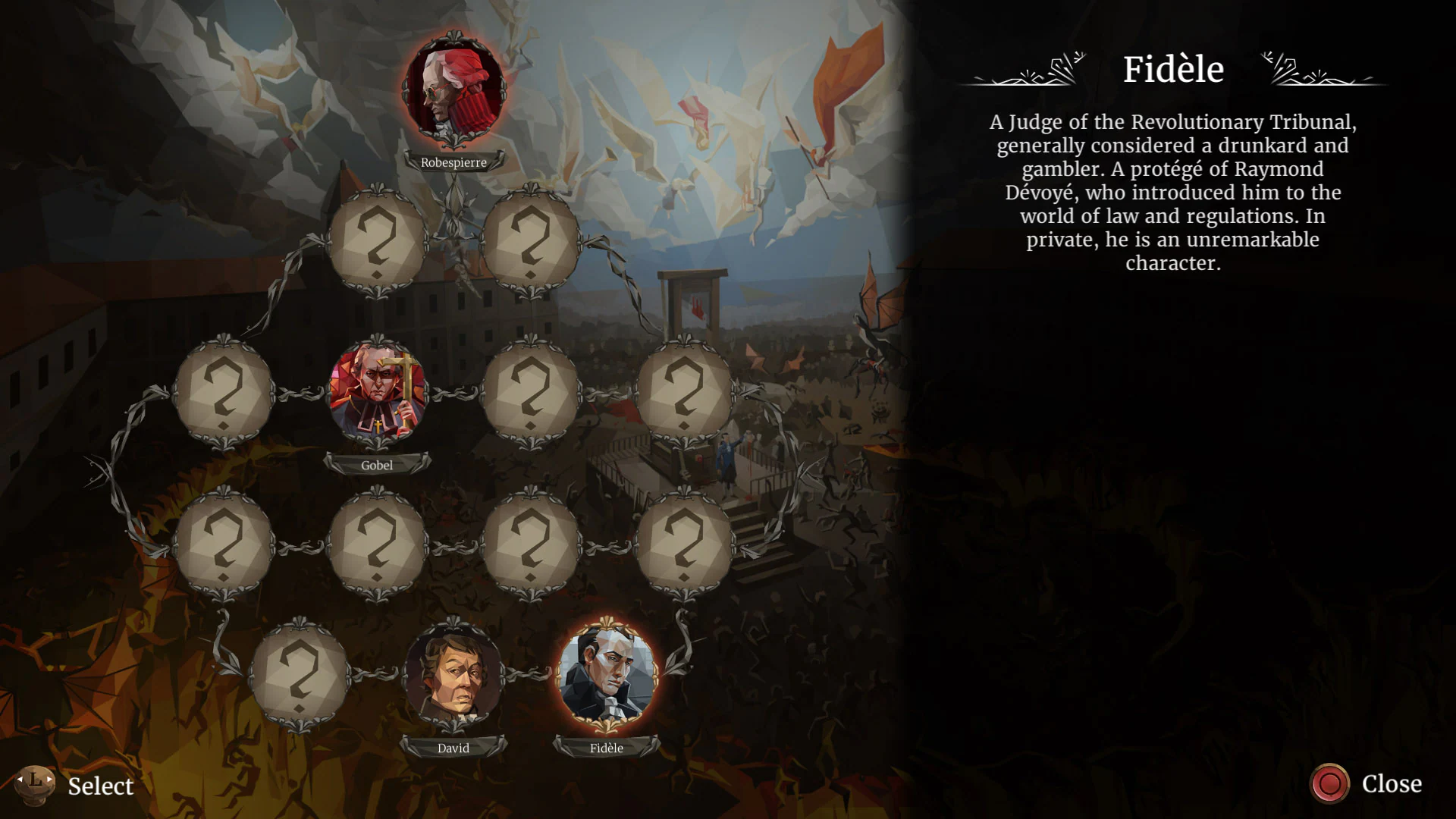Click the question mark right of Gobel
Viewport: 1456px width, 819px height.
(x=531, y=393)
